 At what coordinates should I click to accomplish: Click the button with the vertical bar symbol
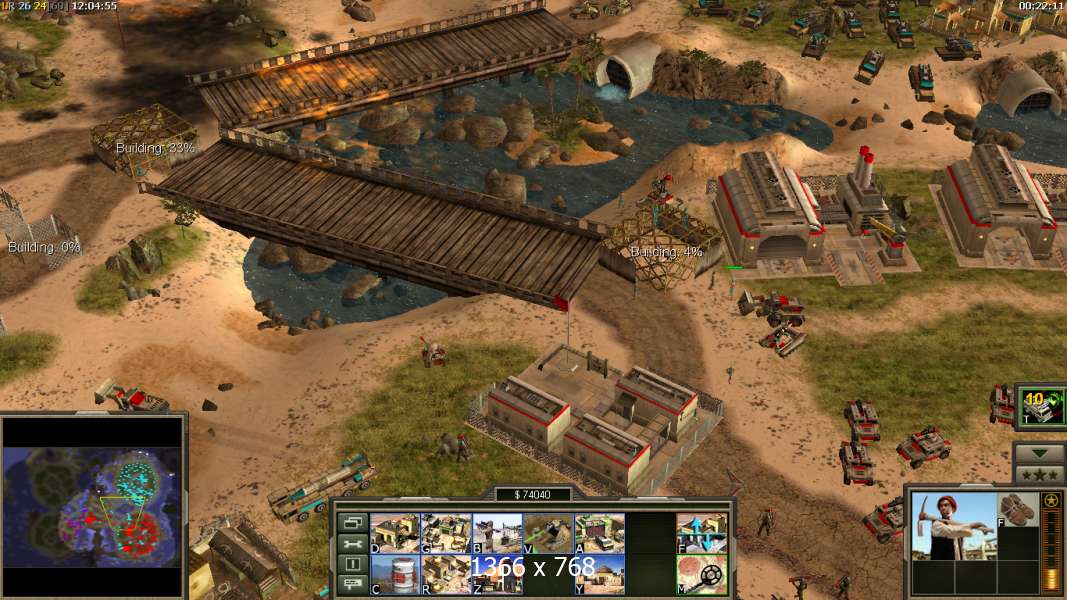pos(352,564)
